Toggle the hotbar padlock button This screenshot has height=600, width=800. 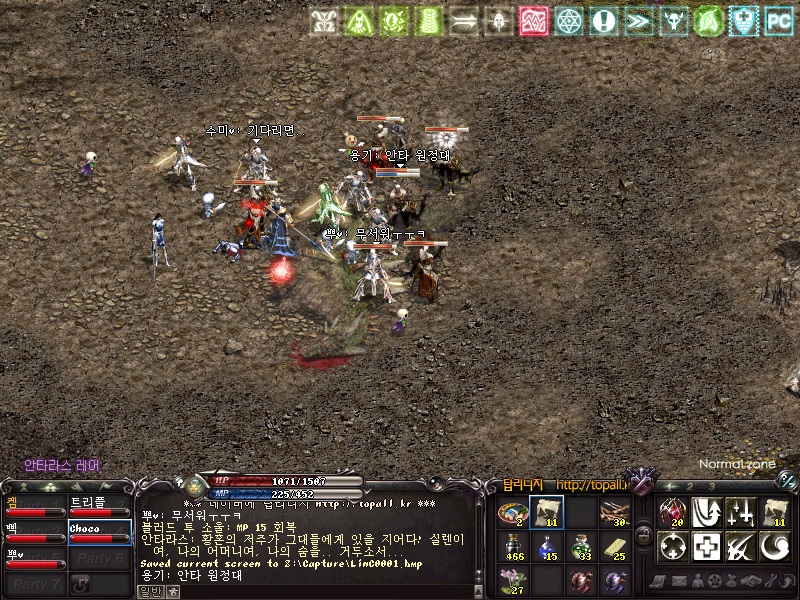tap(645, 533)
